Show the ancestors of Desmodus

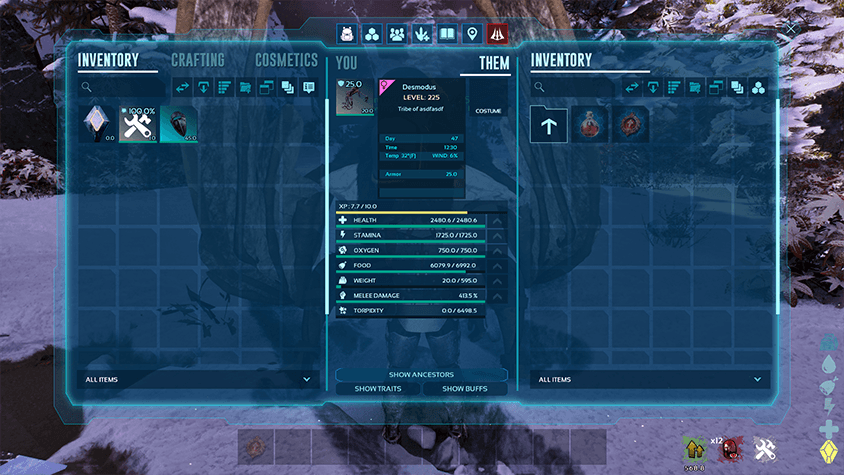(421, 375)
